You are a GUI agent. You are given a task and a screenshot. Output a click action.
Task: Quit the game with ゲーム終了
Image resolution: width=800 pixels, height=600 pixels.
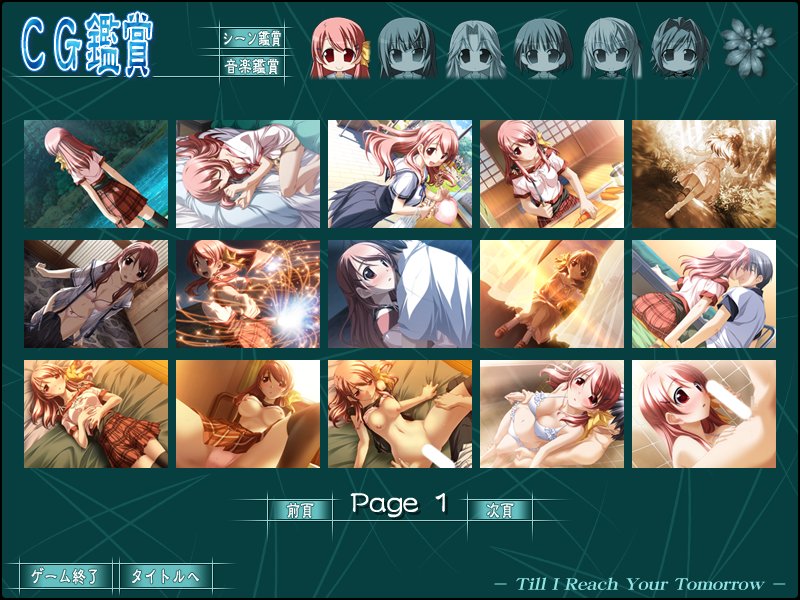[65, 576]
